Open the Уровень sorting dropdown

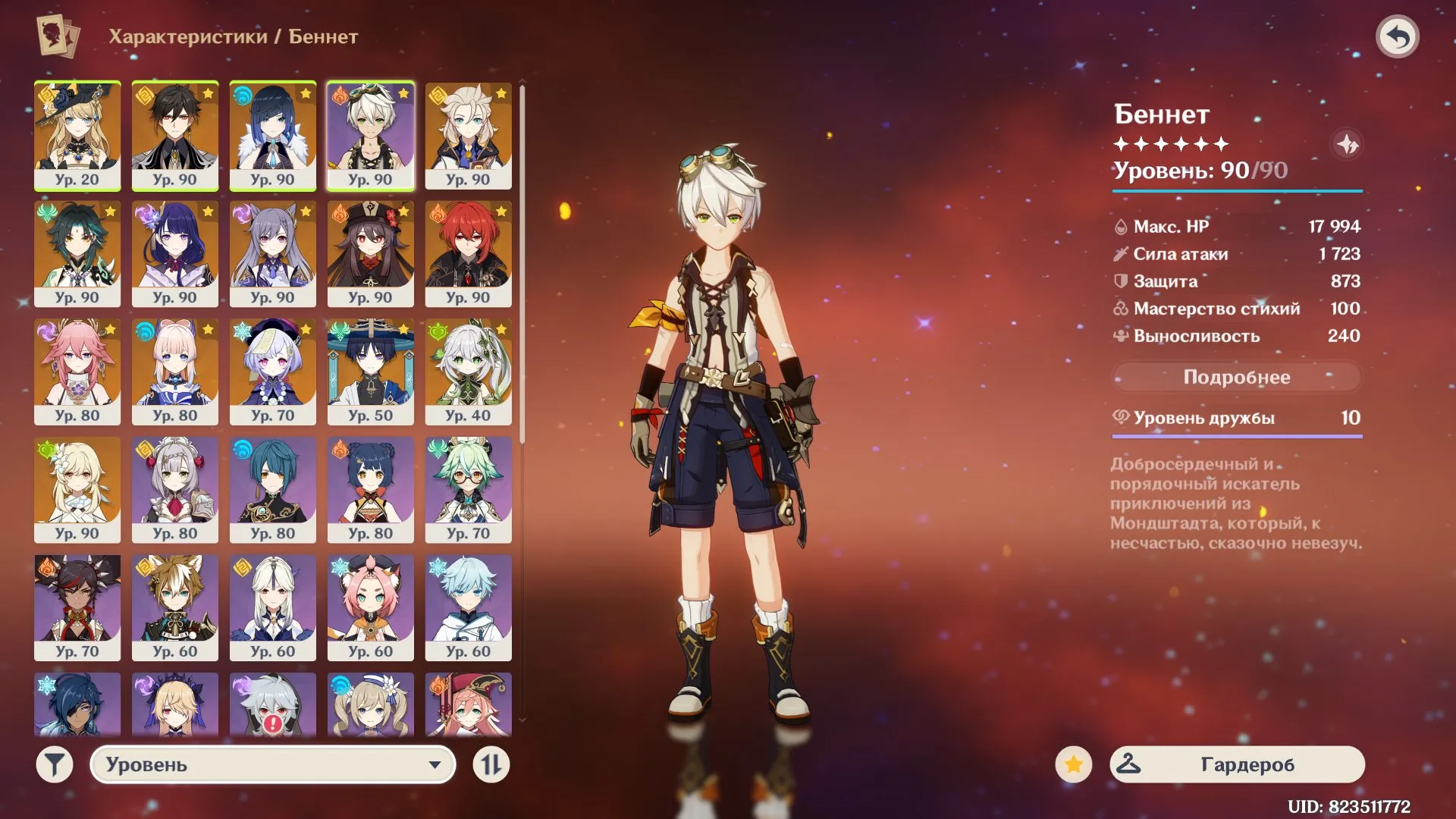pyautogui.click(x=273, y=765)
